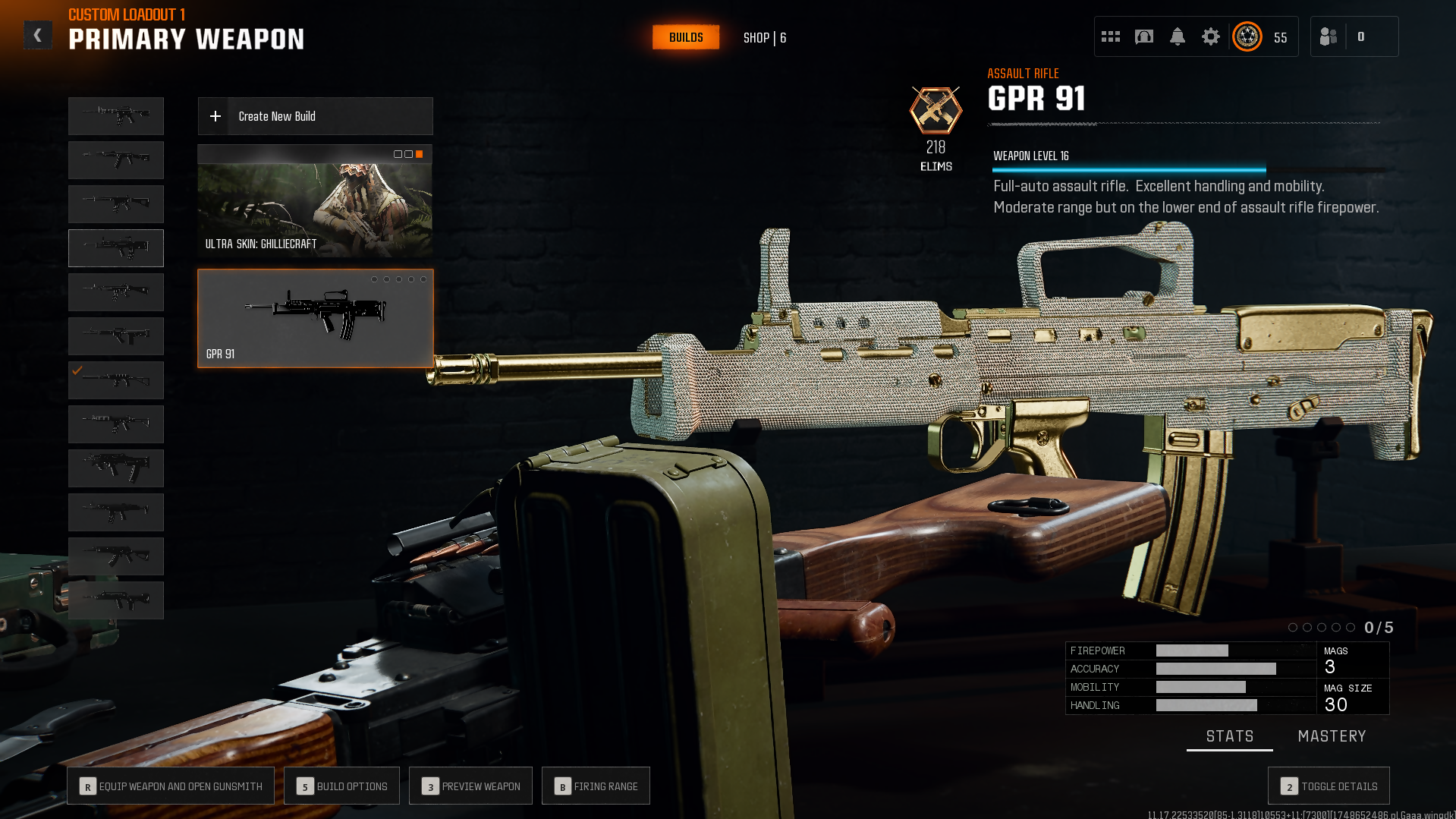Open settings gear icon
Image resolution: width=1456 pixels, height=819 pixels.
coord(1211,36)
